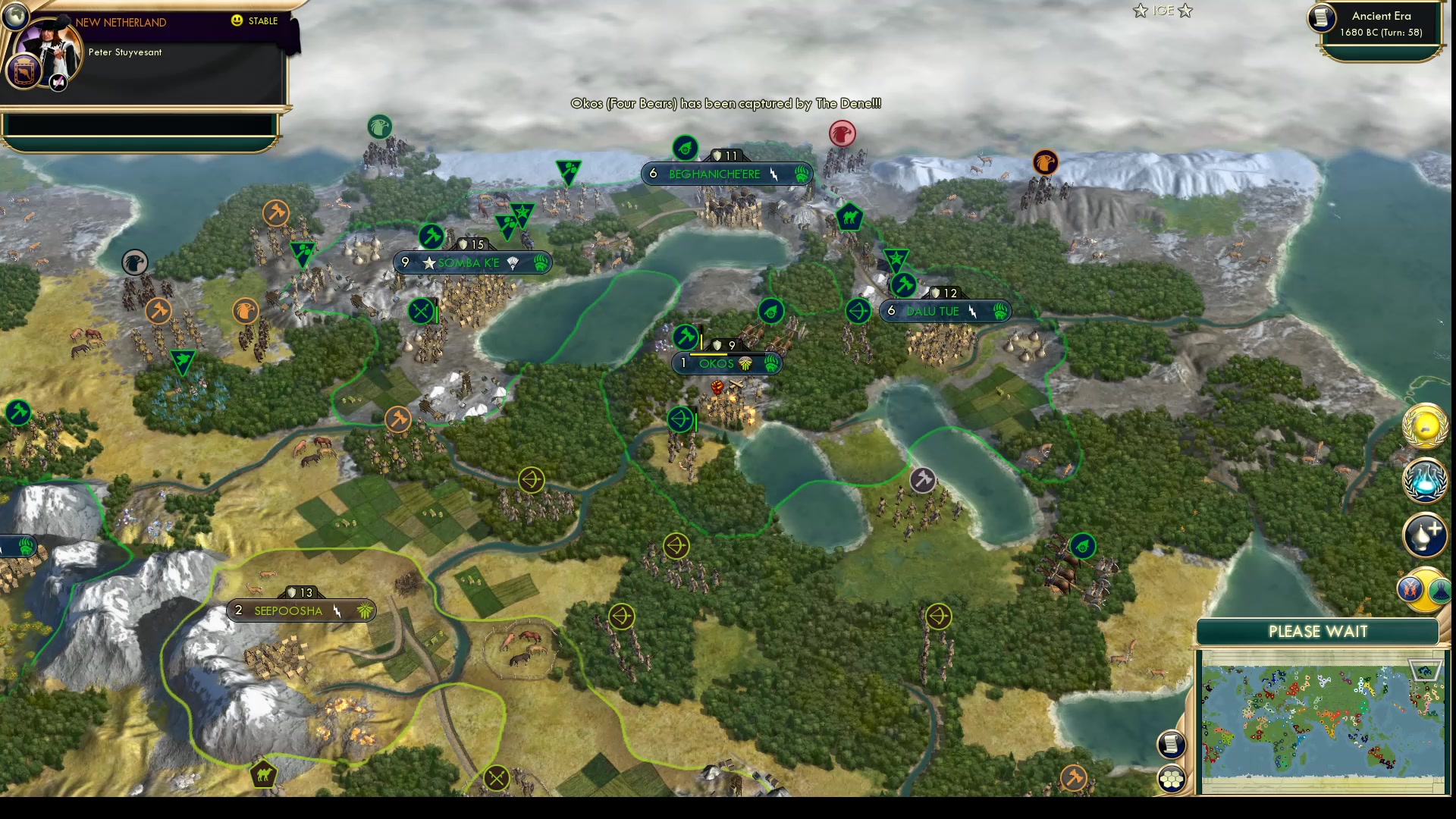Click the New Netherland civilization crest emblem

coord(23,72)
